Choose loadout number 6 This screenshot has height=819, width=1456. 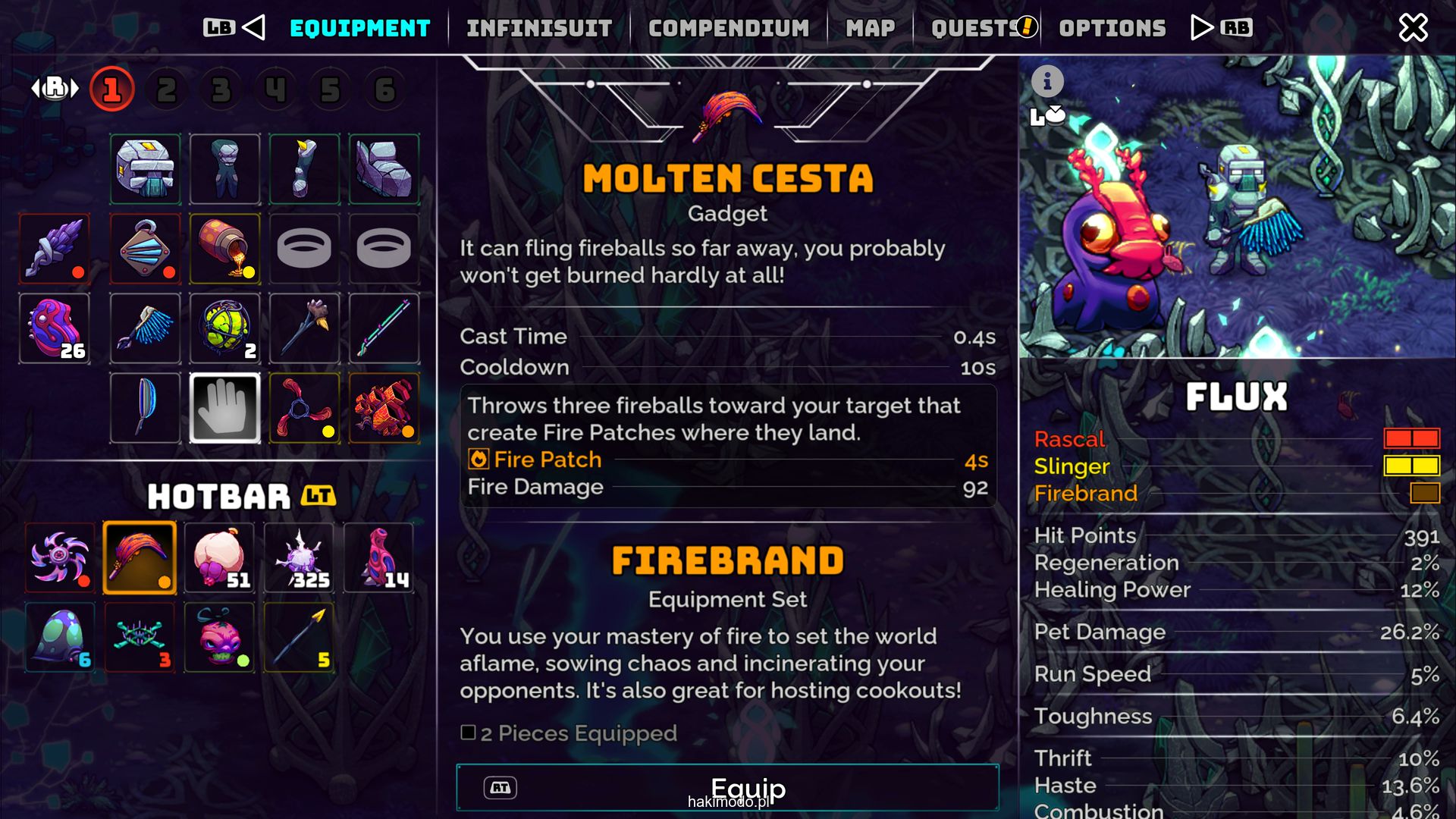(x=385, y=90)
